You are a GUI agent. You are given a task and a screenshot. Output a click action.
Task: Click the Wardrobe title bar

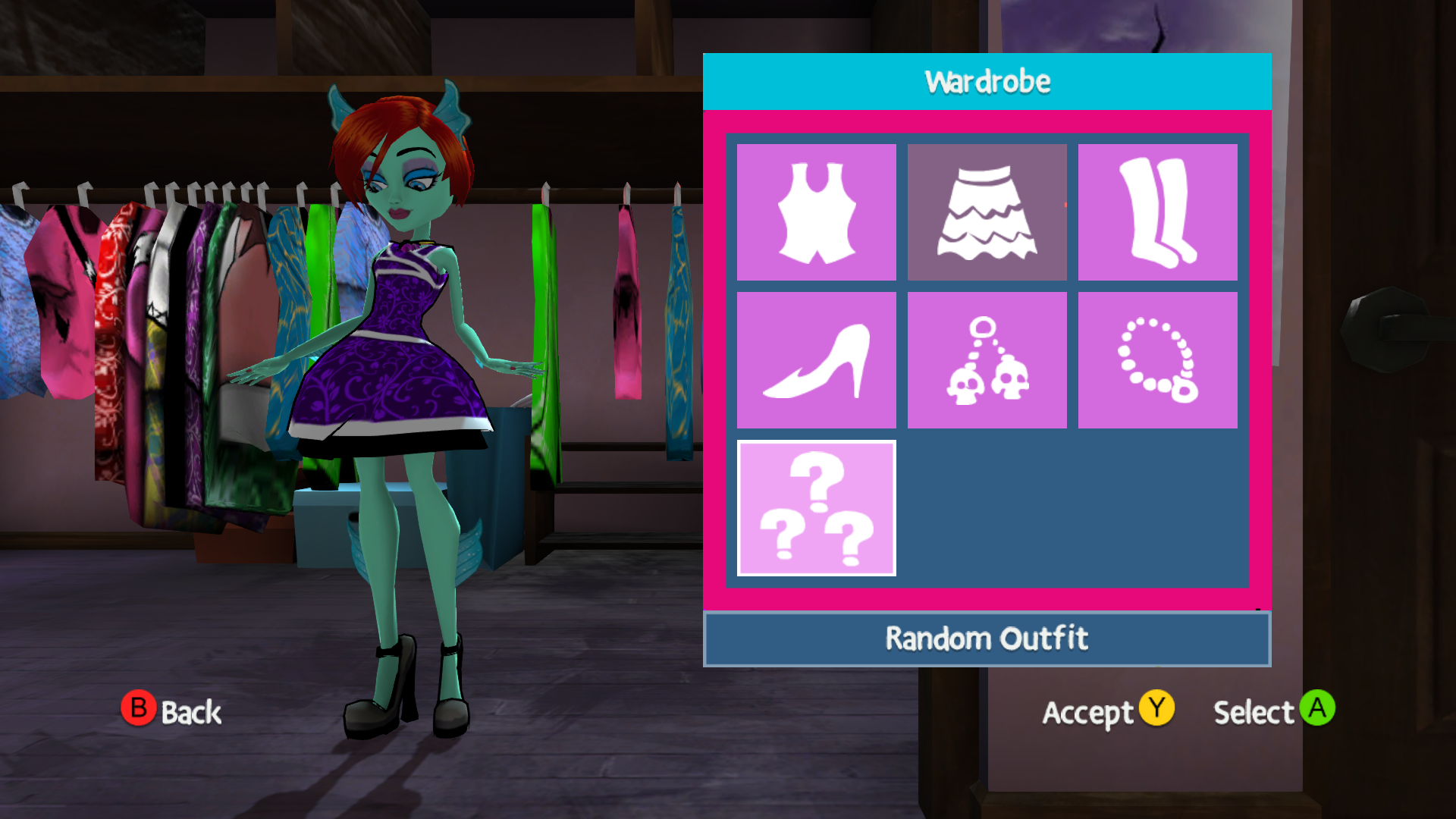click(986, 80)
